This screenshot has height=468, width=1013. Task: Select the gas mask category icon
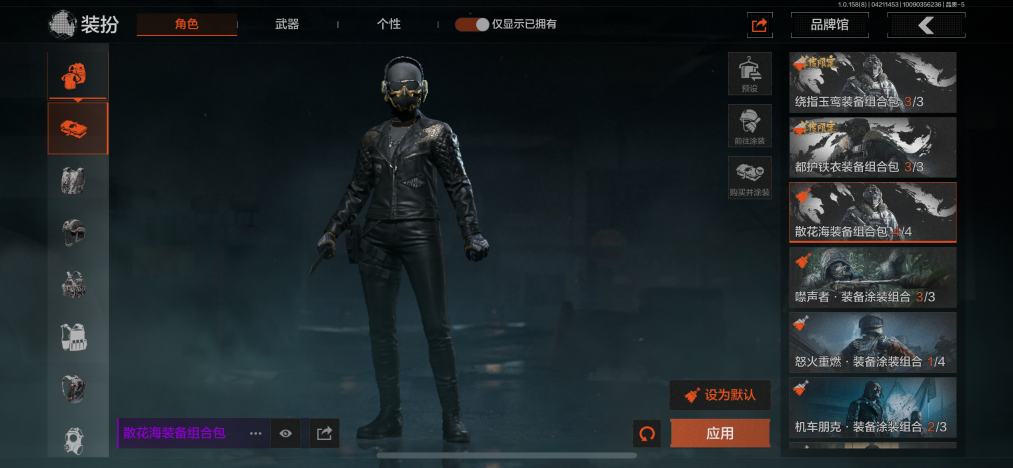tap(75, 441)
